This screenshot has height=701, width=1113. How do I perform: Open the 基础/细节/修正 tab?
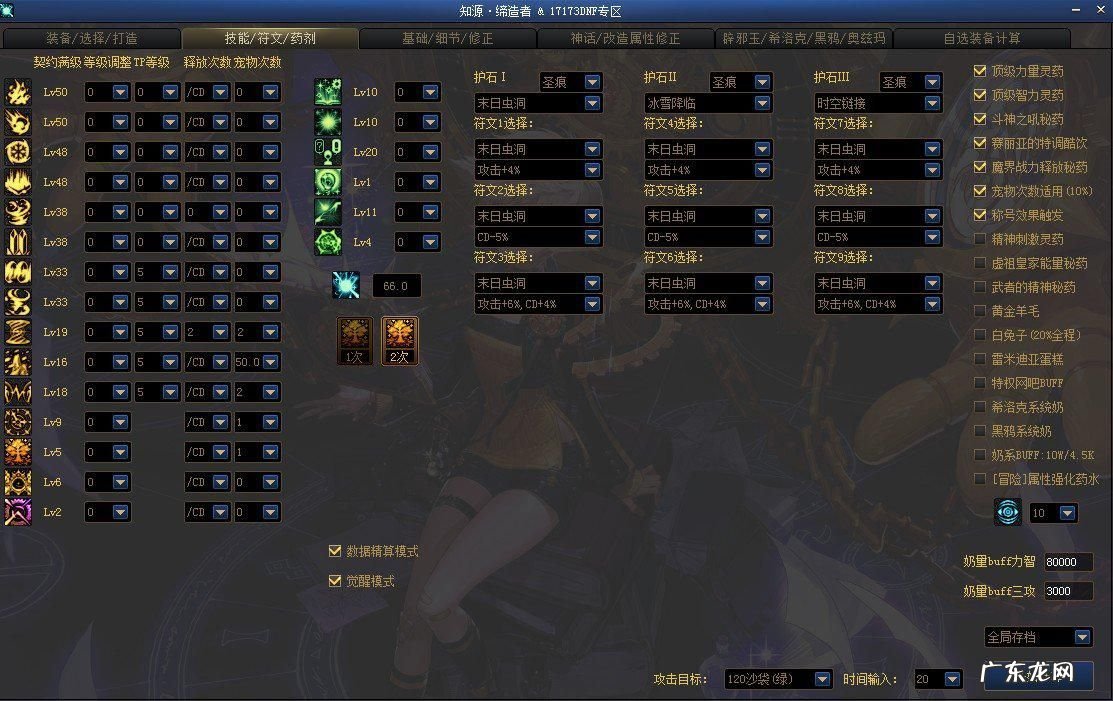(447, 39)
